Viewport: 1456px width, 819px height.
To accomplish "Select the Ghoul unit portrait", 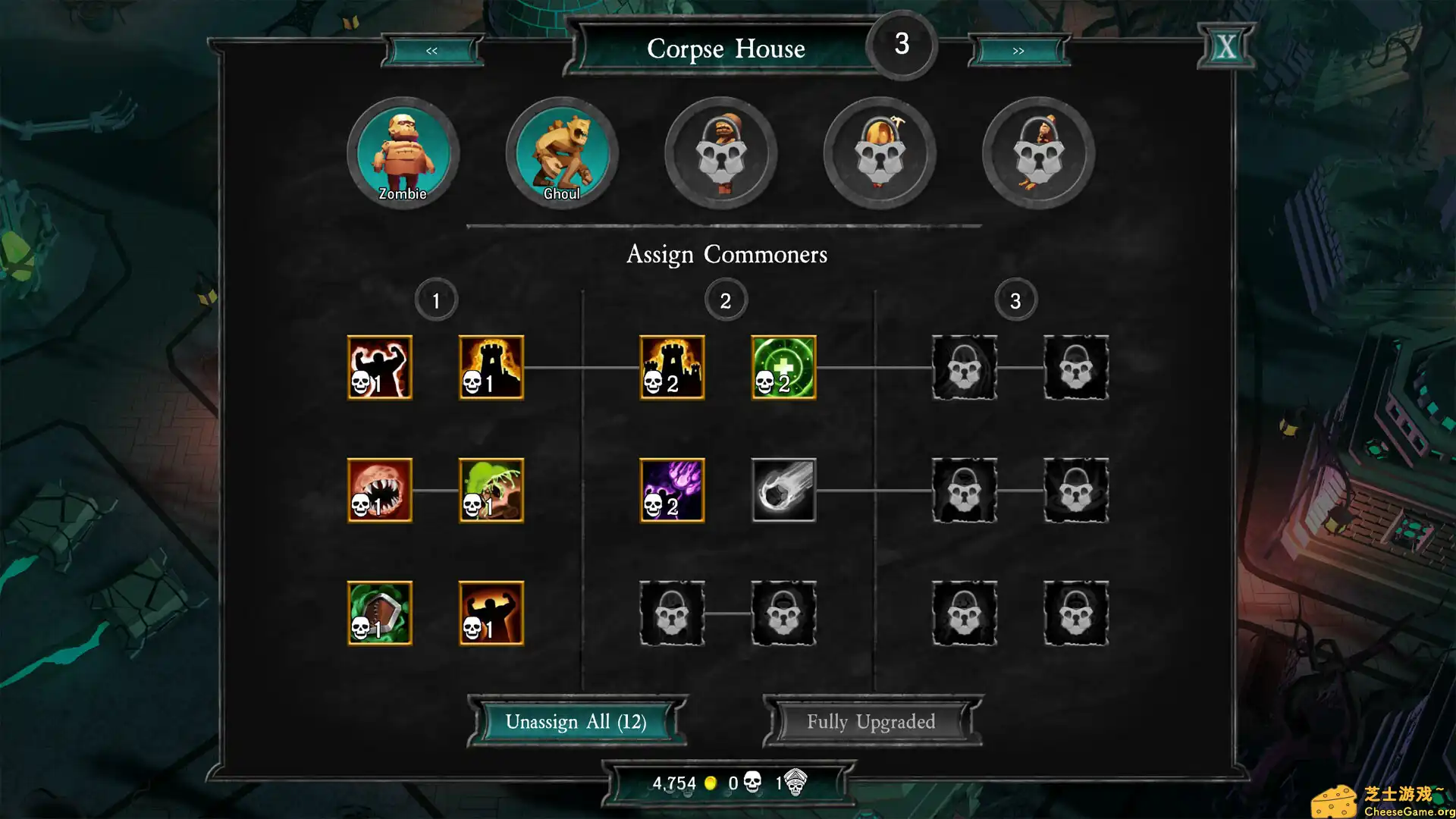I will [562, 153].
